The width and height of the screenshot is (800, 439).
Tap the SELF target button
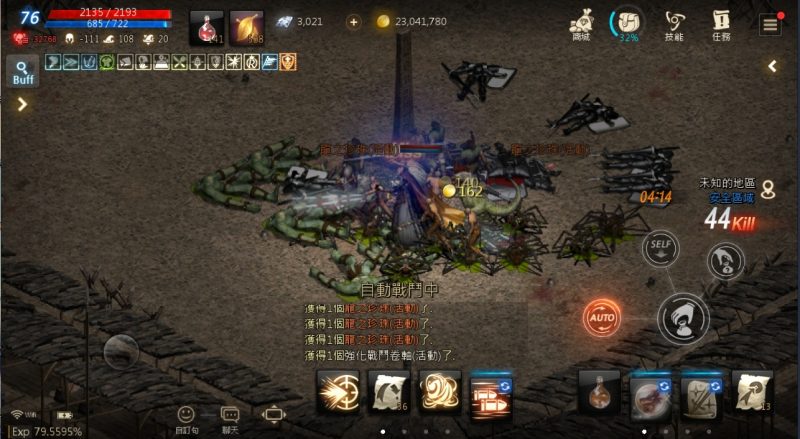pyautogui.click(x=660, y=246)
